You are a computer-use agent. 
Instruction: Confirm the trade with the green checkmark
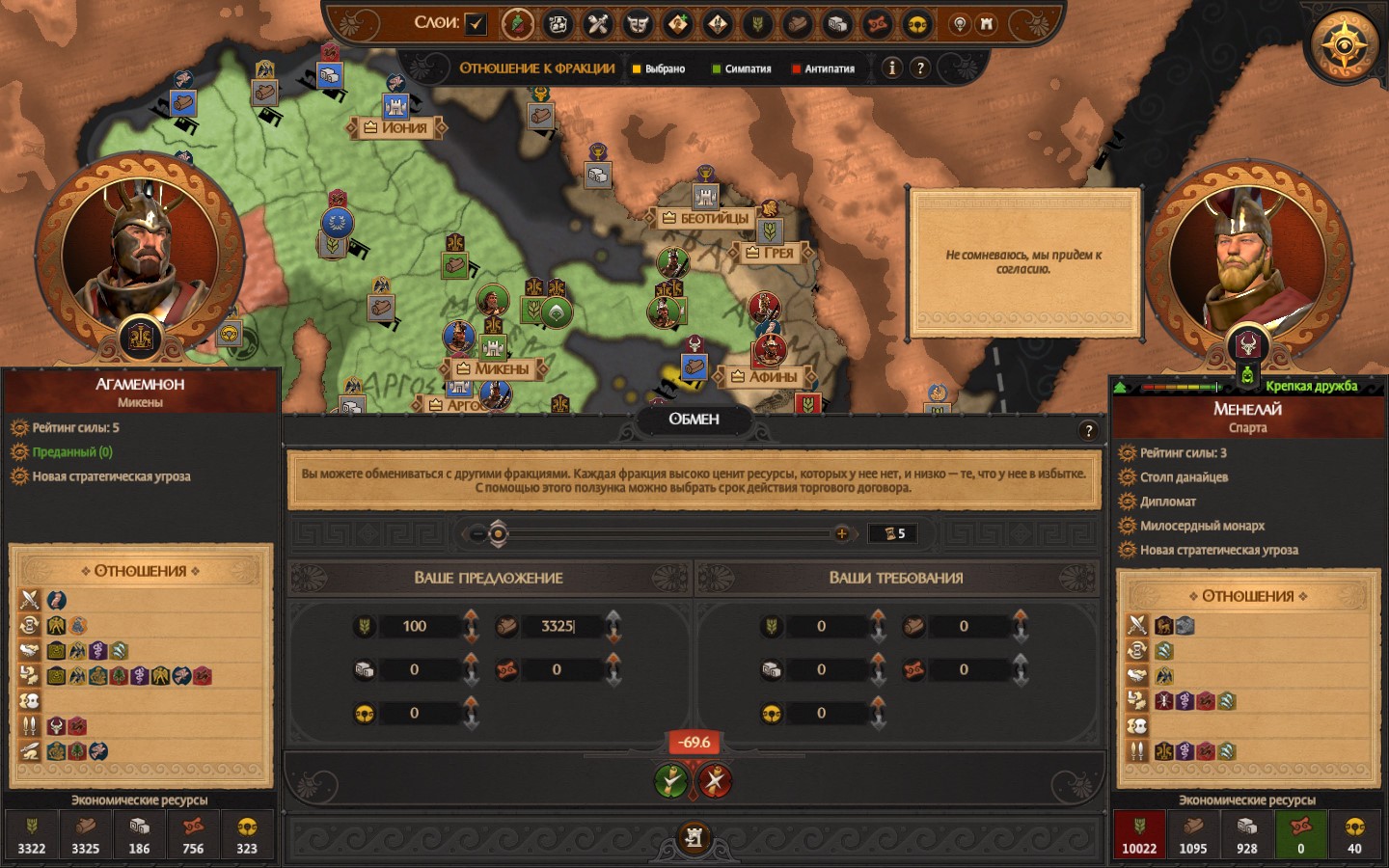click(671, 780)
